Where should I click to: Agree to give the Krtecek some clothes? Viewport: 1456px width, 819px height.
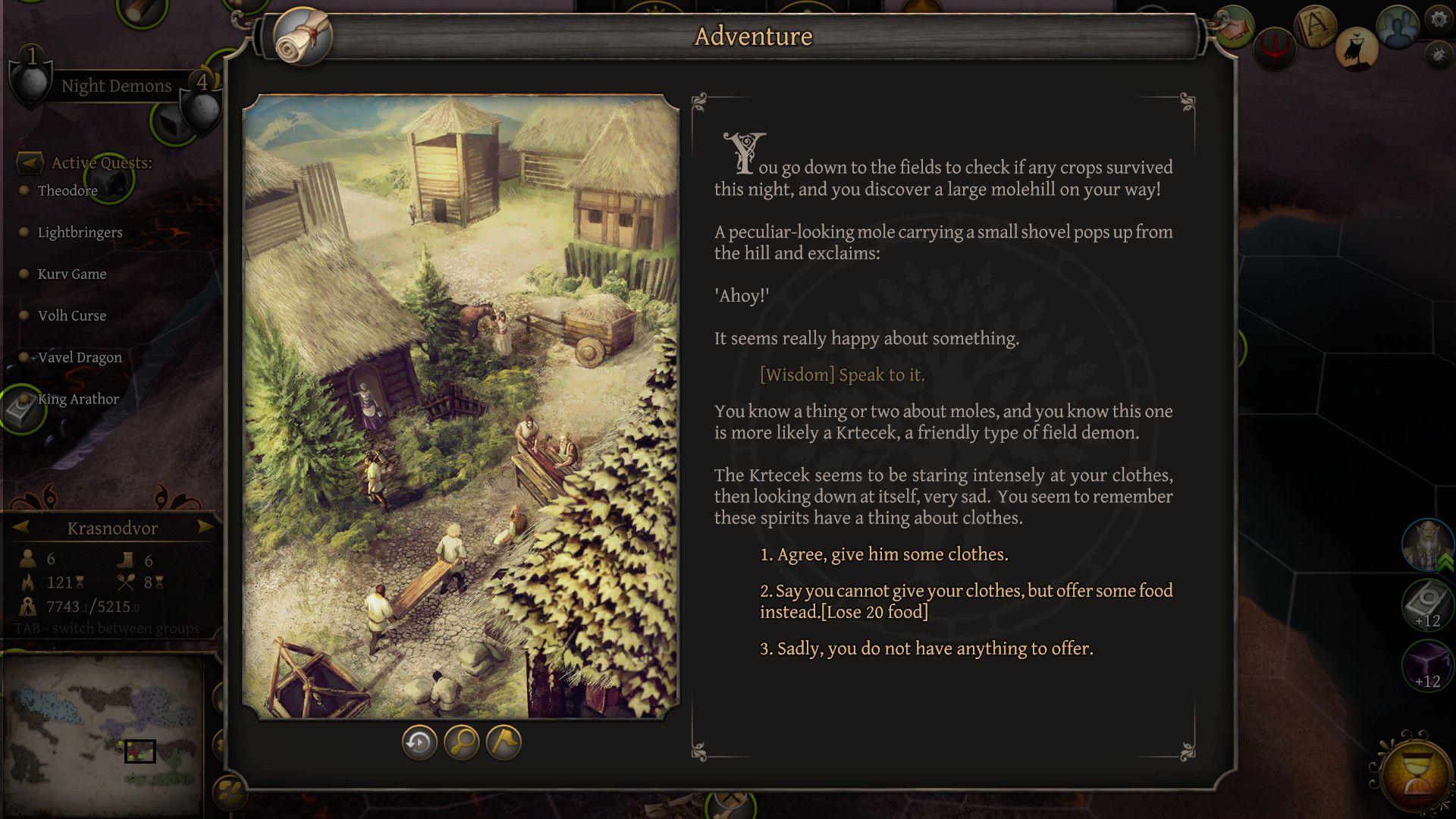point(885,554)
